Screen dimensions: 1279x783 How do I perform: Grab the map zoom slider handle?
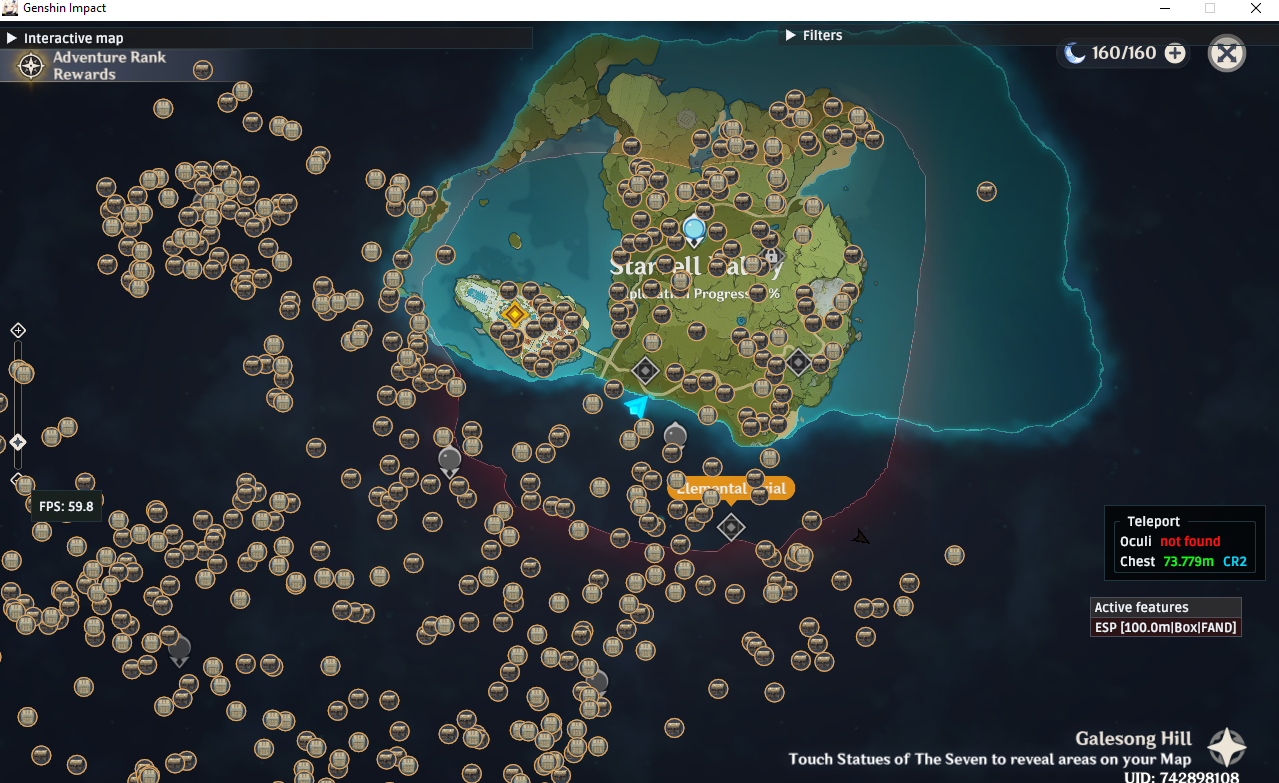pyautogui.click(x=17, y=441)
